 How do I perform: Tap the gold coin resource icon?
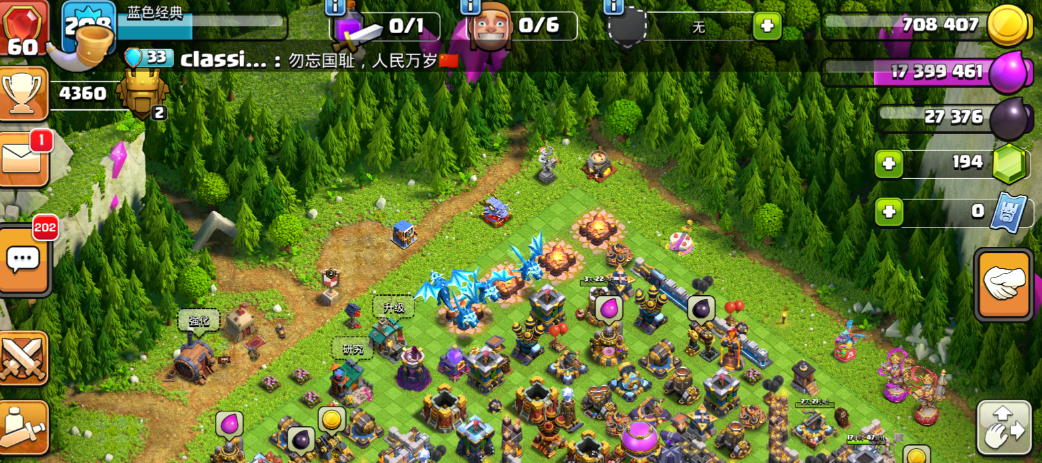point(1008,25)
